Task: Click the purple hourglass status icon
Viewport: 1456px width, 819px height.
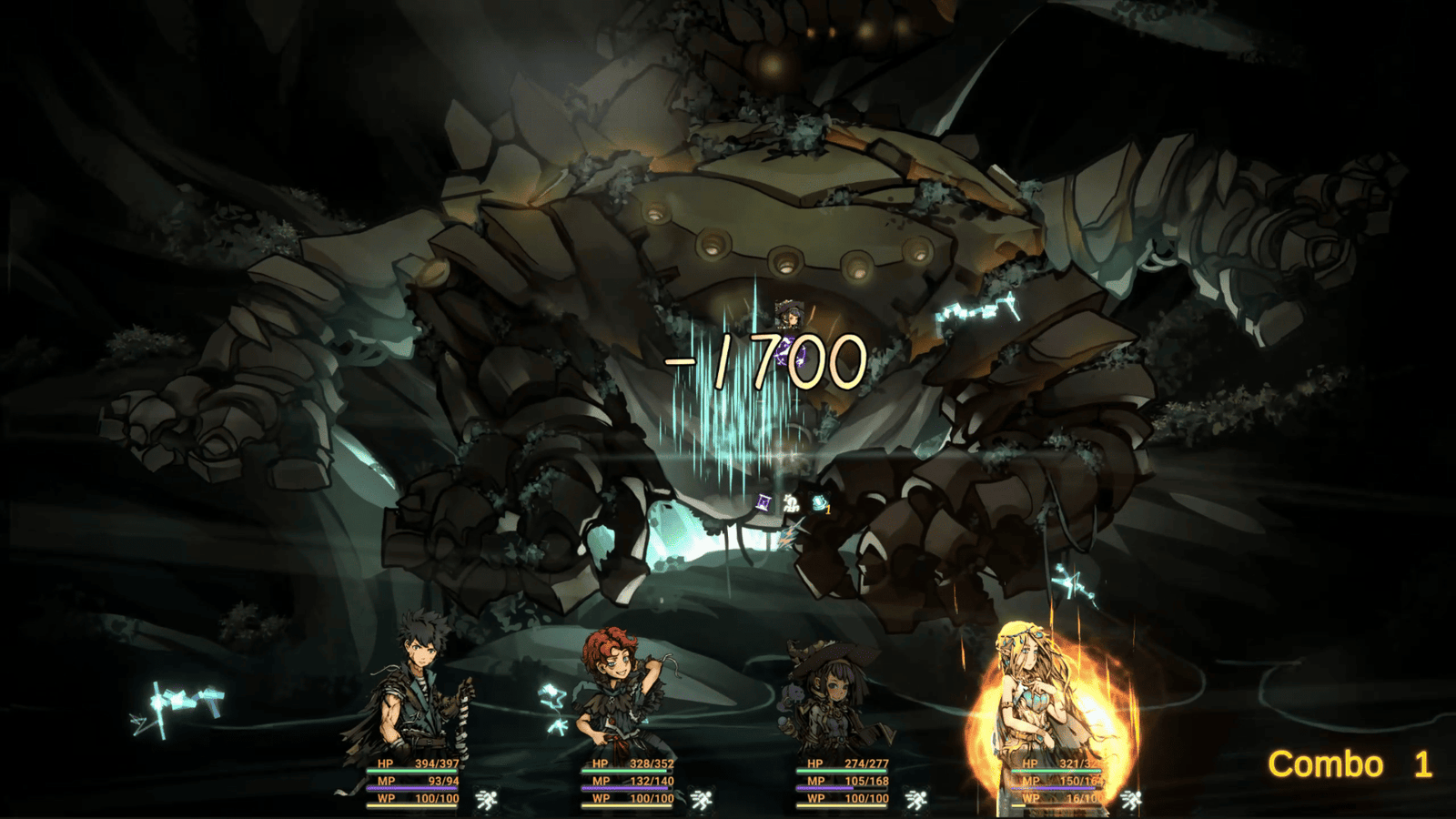Action: (x=764, y=502)
